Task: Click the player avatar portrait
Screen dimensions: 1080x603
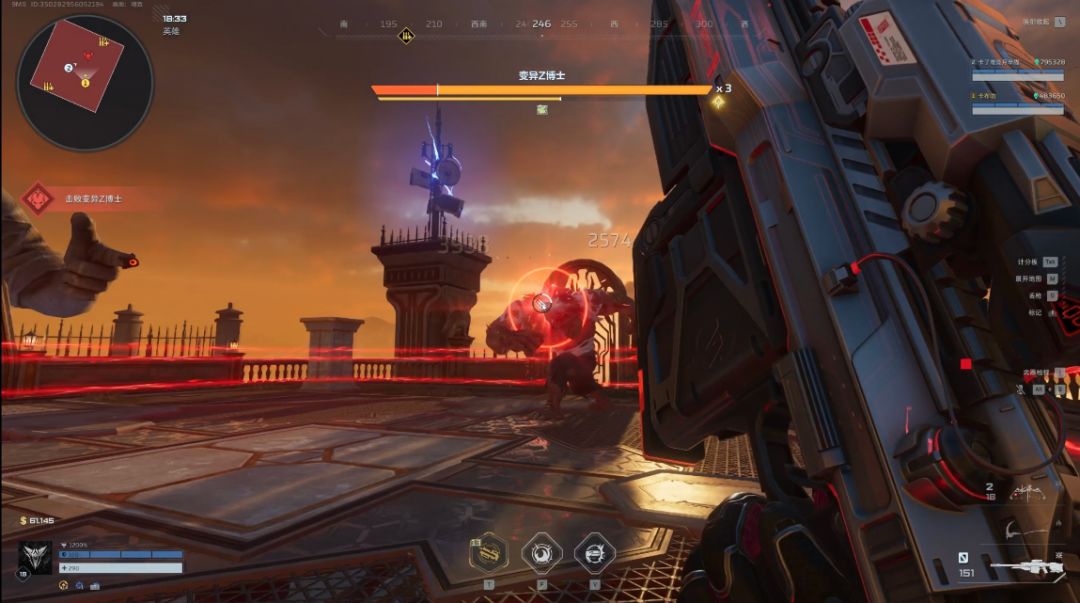Action: 34,556
